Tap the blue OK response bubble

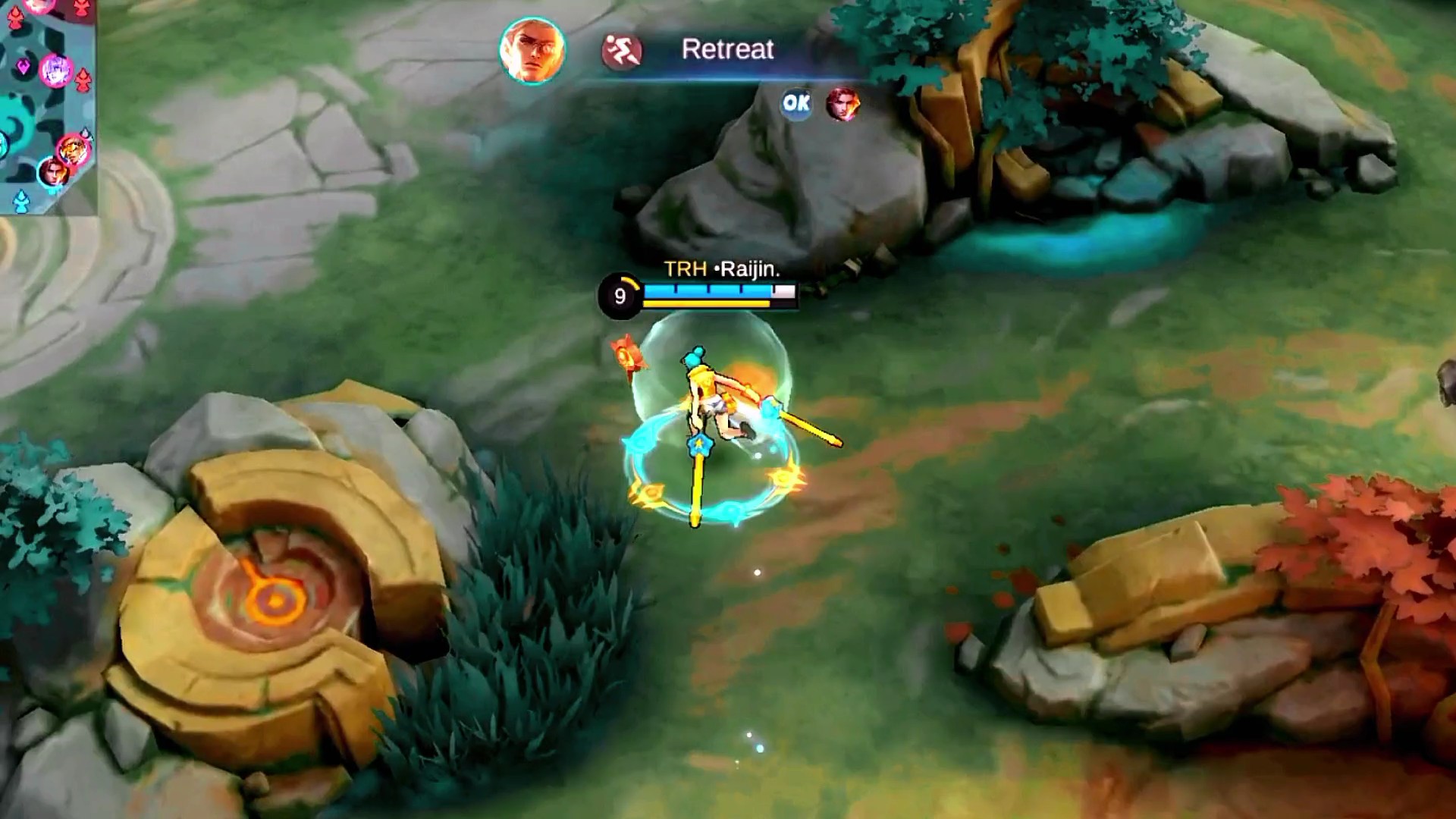796,103
